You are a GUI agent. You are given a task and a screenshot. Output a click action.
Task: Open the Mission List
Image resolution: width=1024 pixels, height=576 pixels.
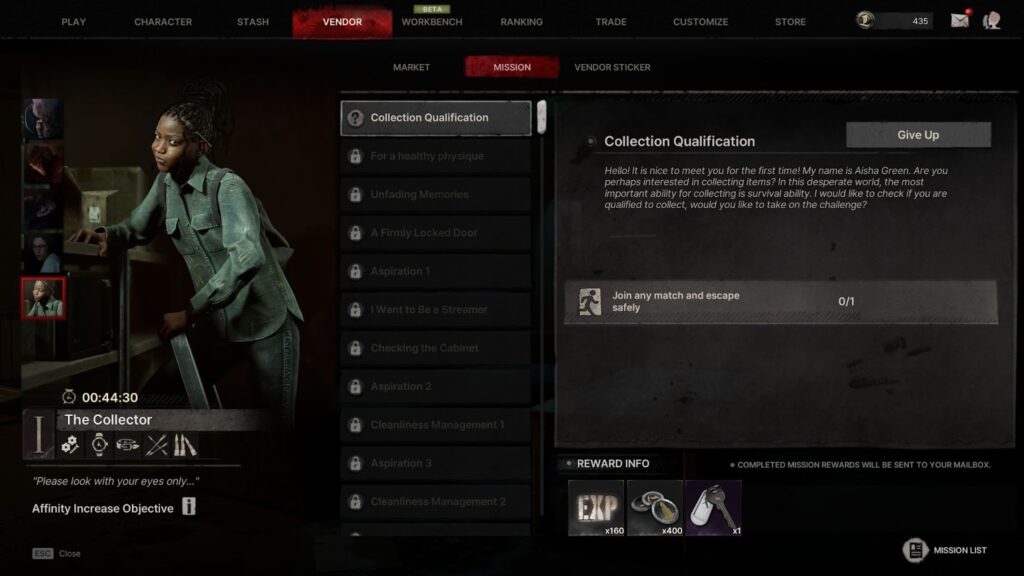[946, 550]
